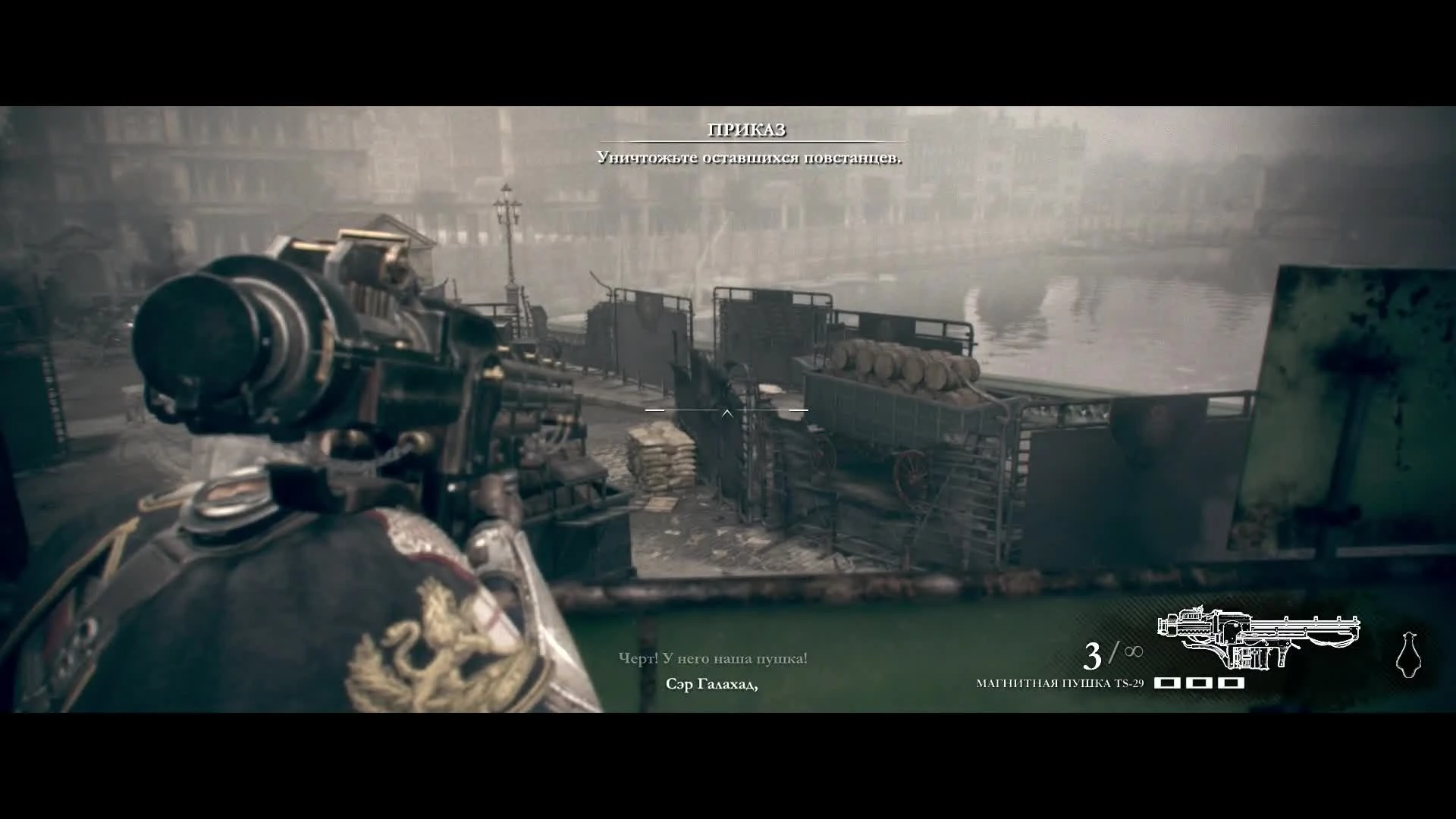
Task: Toggle the middle weapon charge segment
Action: coord(1200,682)
